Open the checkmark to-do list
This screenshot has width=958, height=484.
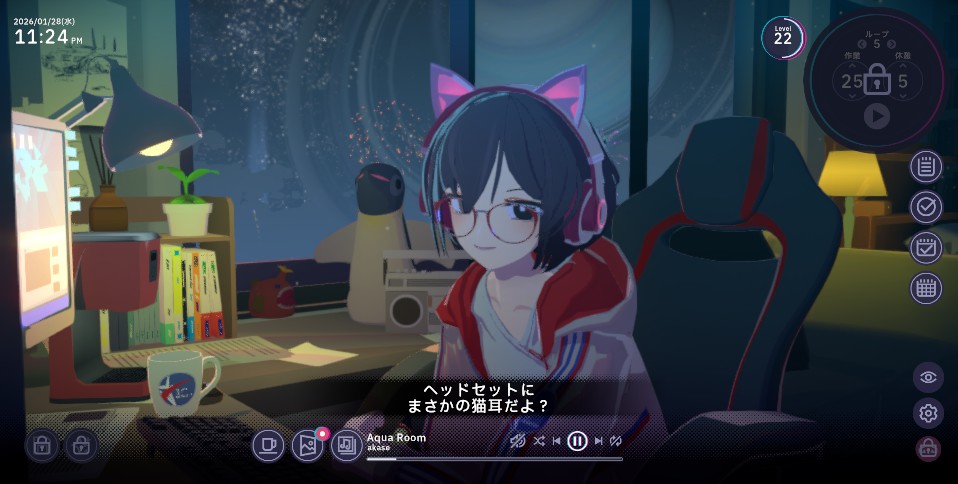tap(926, 207)
